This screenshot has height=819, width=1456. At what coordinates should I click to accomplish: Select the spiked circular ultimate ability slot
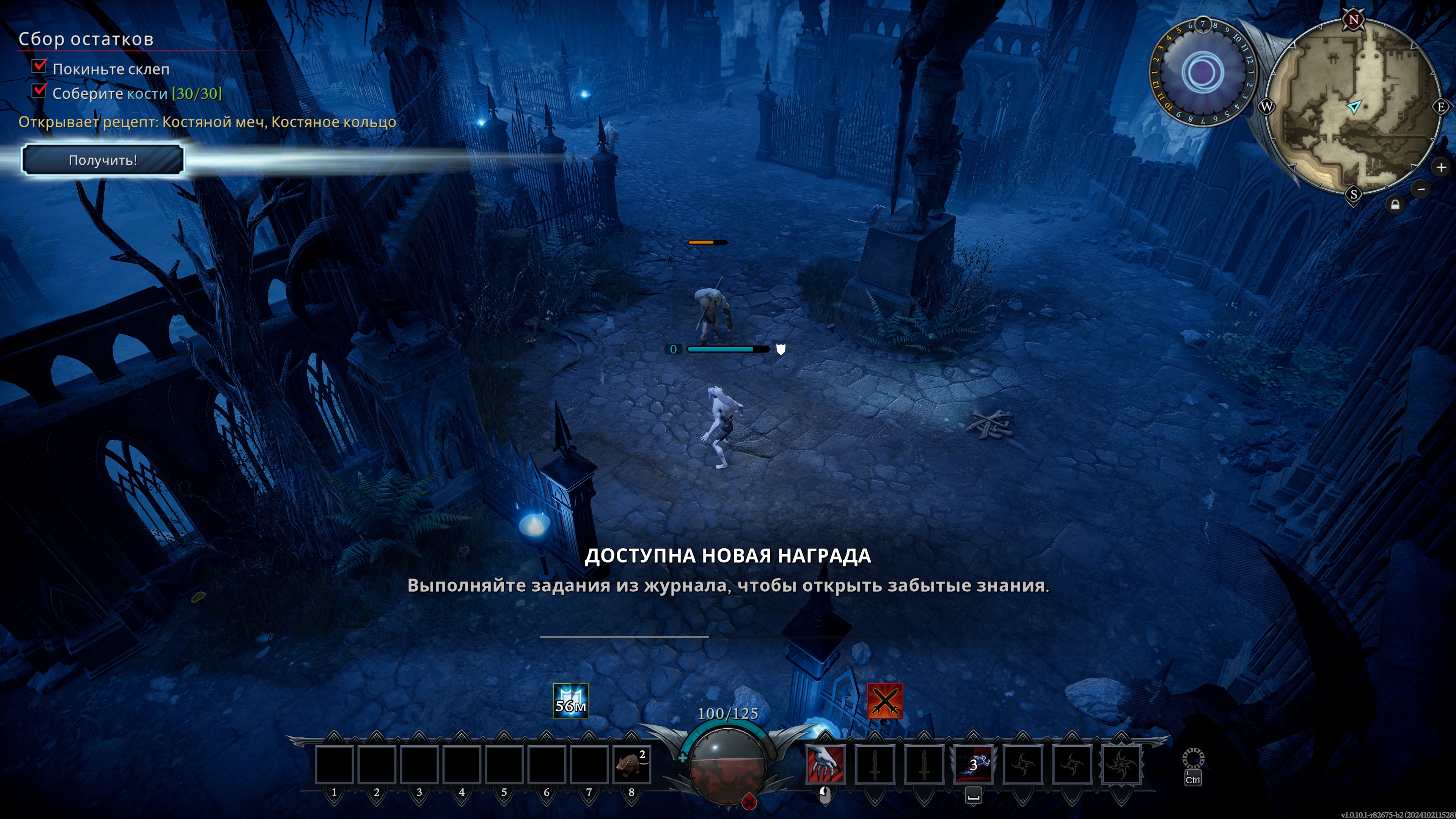pos(1121,765)
